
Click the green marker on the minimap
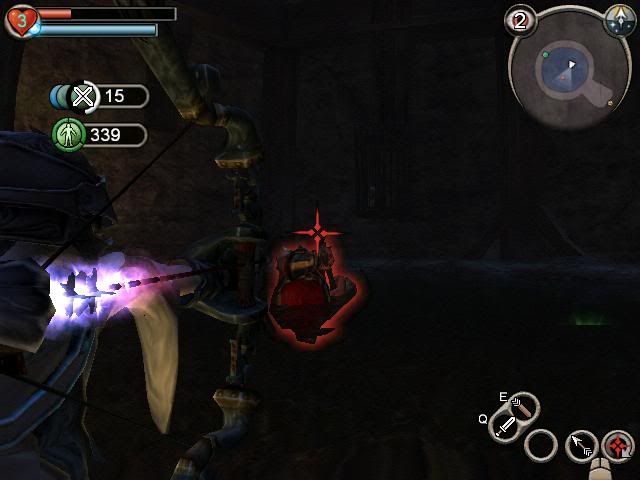tap(546, 56)
